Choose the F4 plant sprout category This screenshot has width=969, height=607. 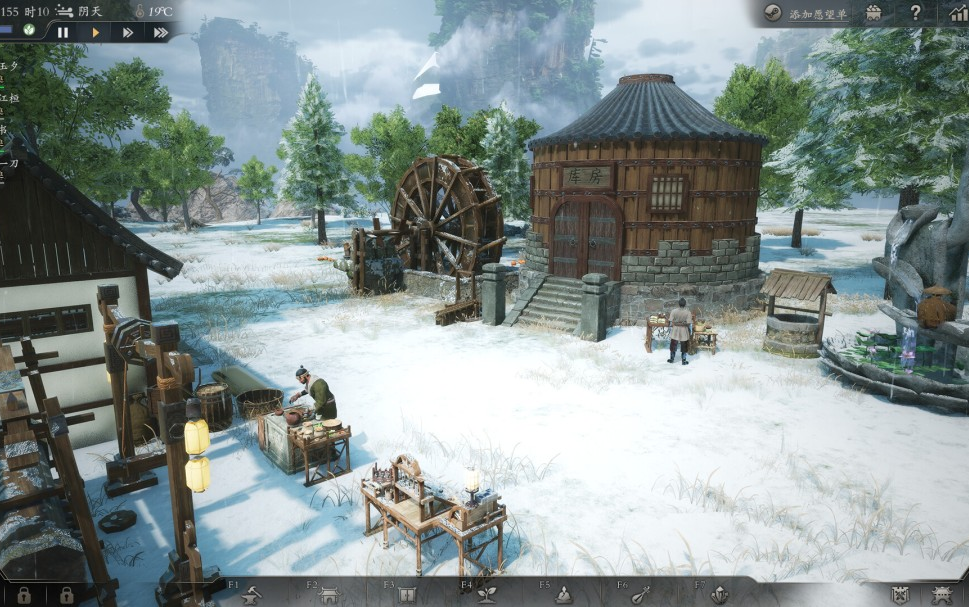tap(487, 594)
